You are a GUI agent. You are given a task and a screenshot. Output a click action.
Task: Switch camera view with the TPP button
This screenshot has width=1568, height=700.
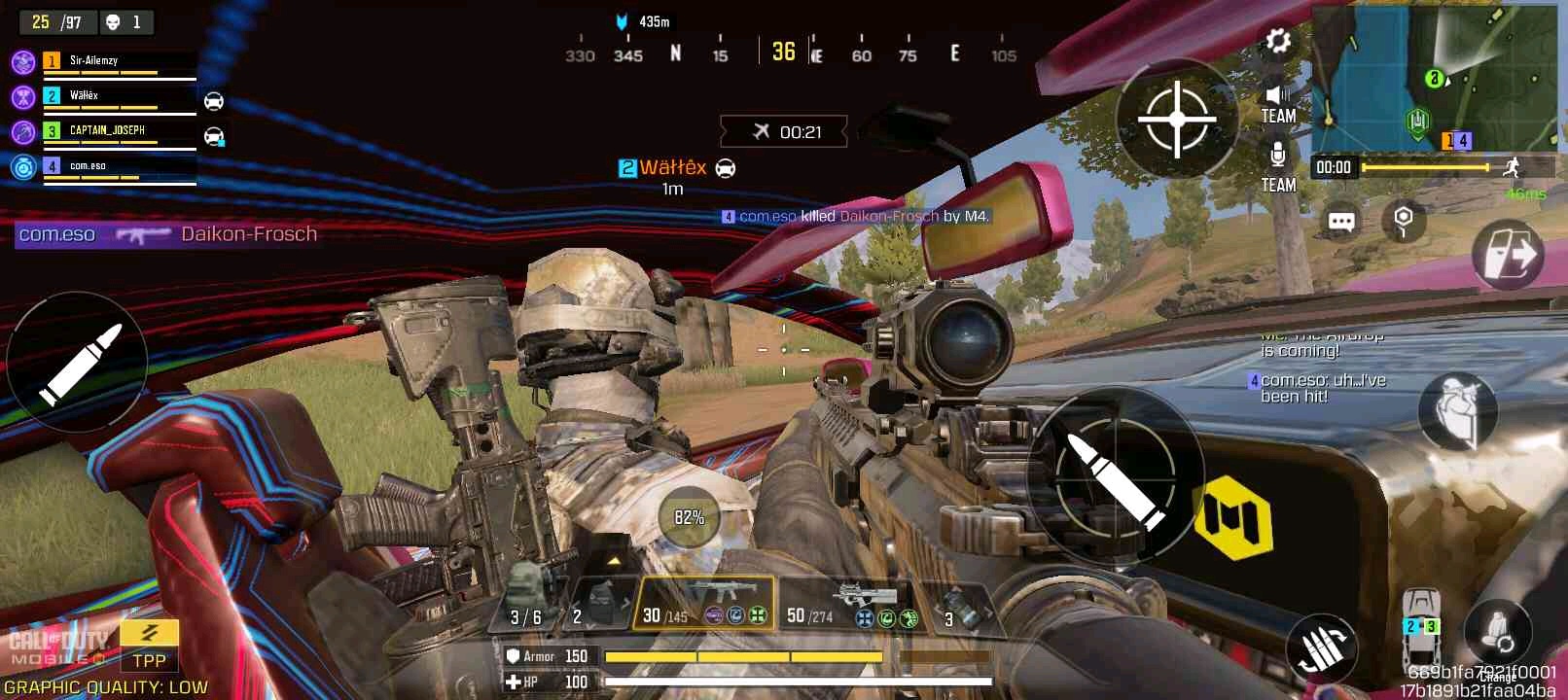point(150,646)
